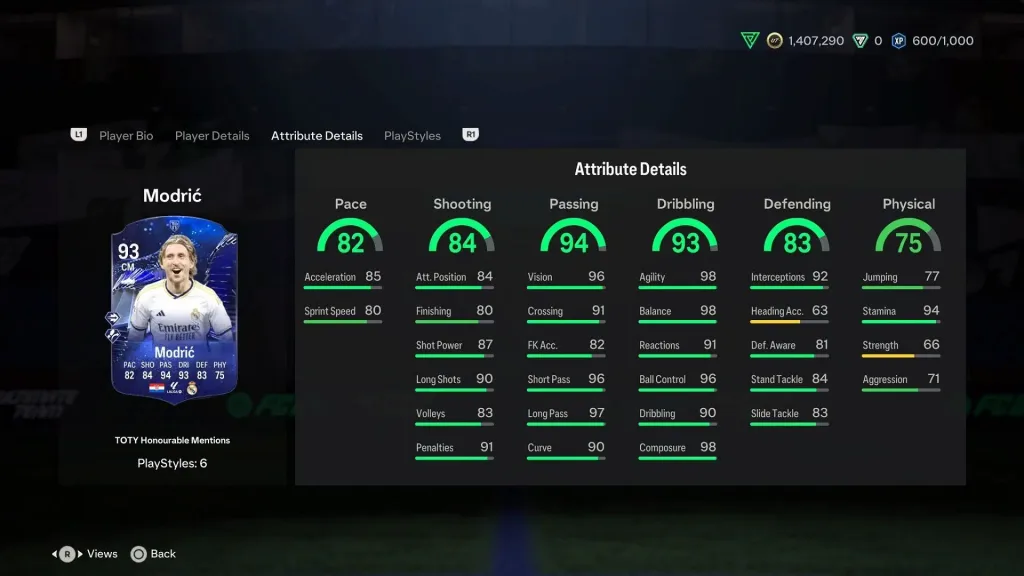Select the Attribute Details tab
The width and height of the screenshot is (1024, 576).
coord(317,136)
